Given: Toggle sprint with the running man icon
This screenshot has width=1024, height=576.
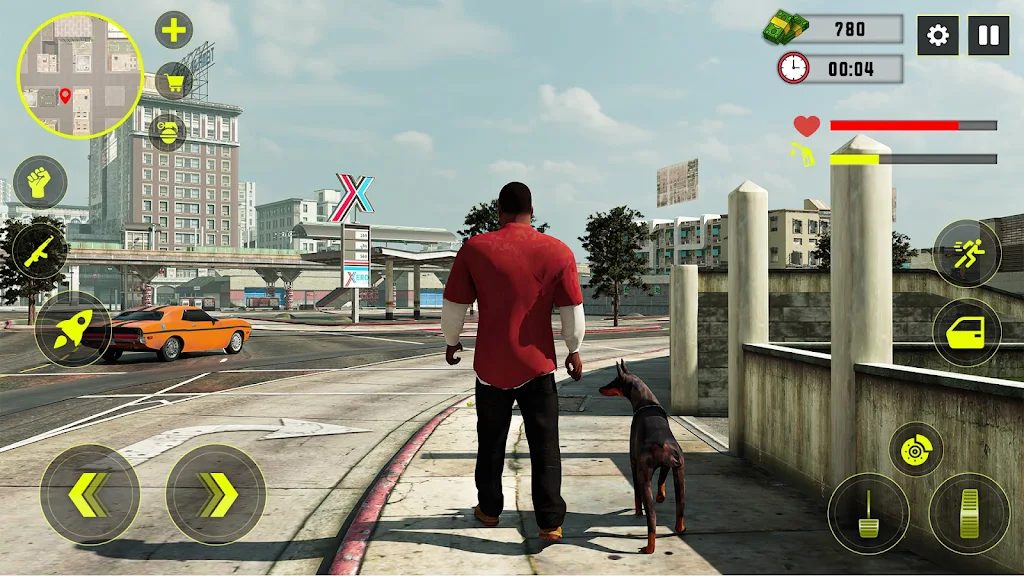Looking at the screenshot, I should (967, 254).
